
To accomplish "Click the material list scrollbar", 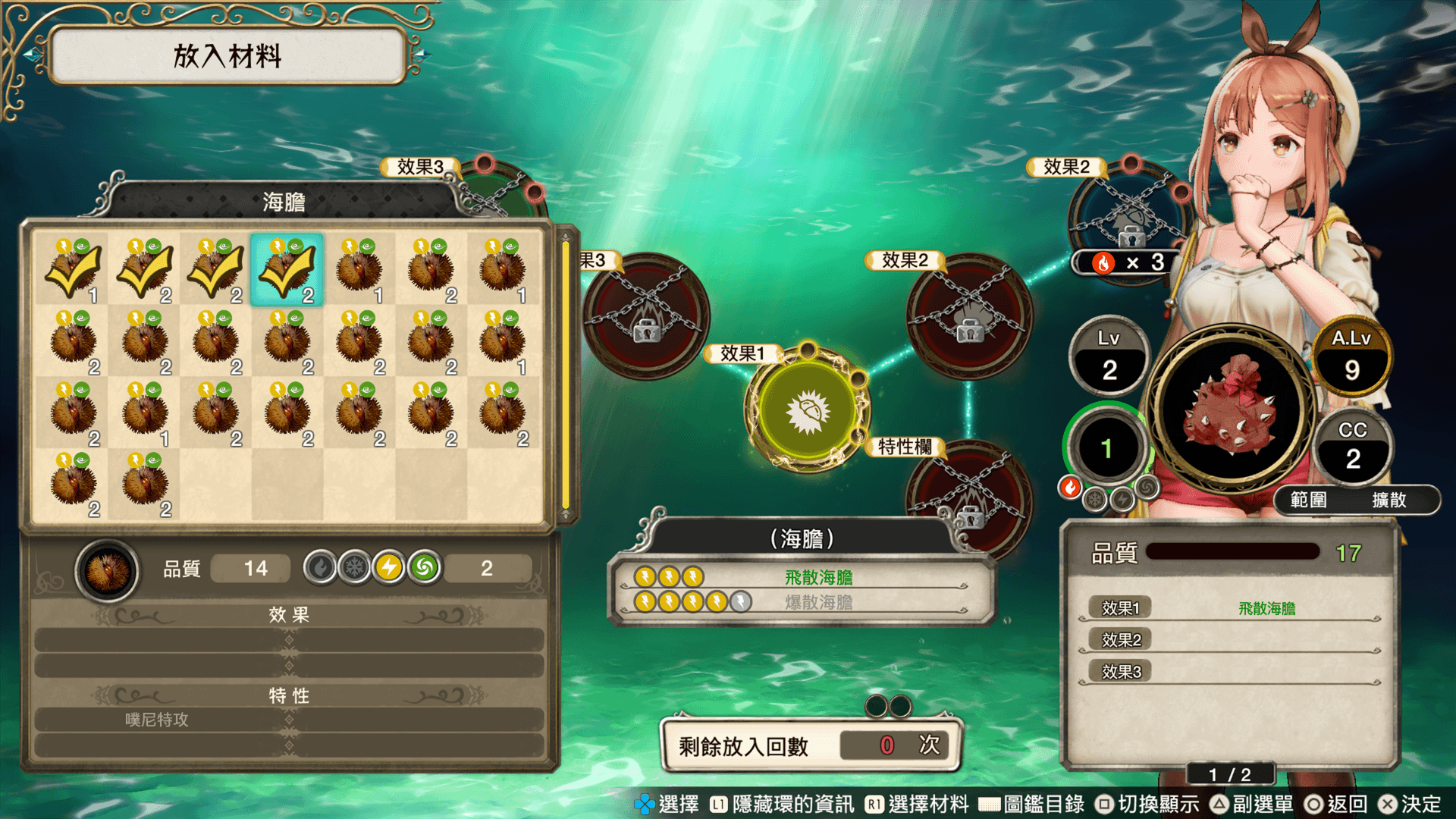I will pyautogui.click(x=565, y=375).
